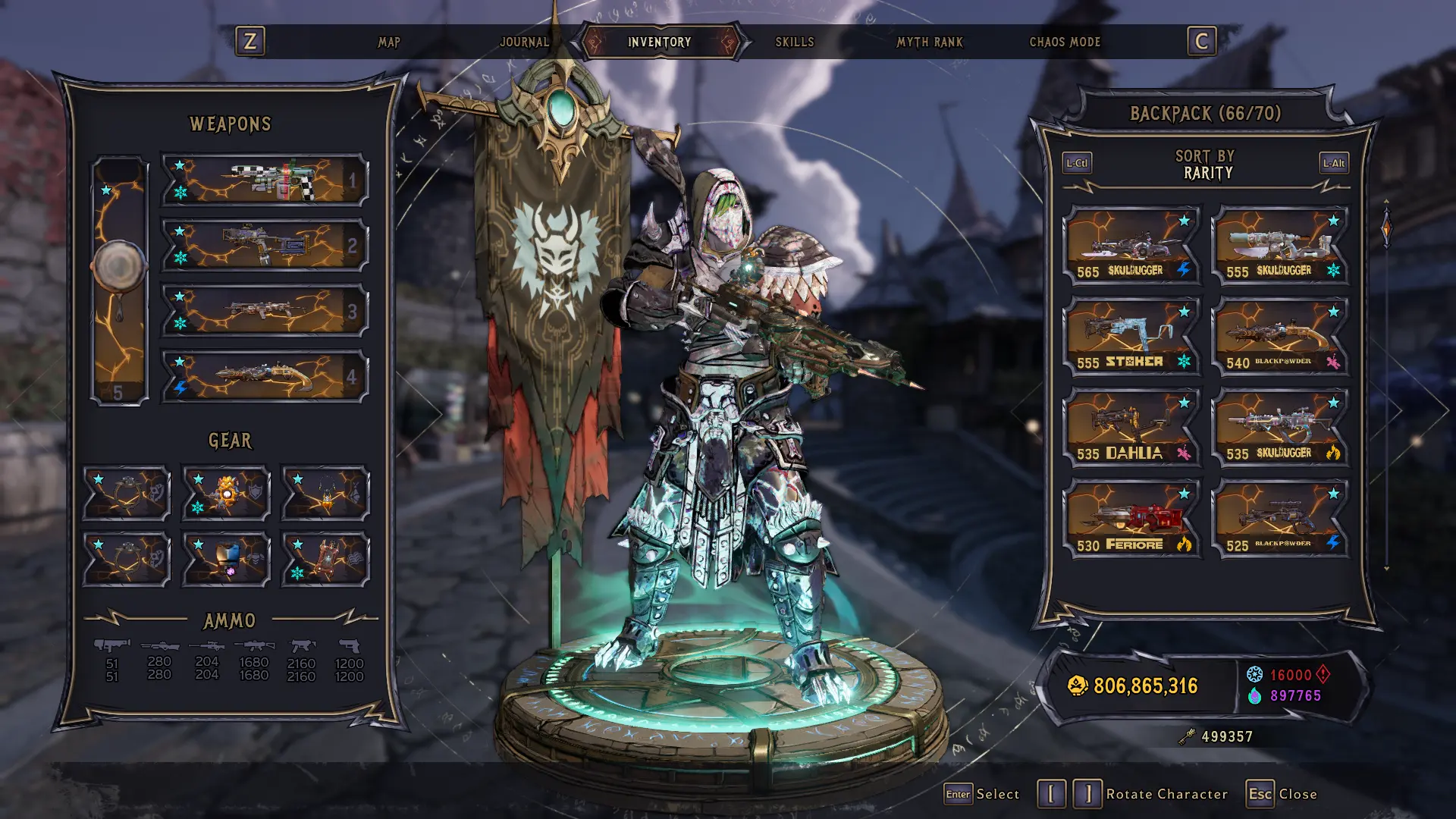Select the red 530 Feriore weapon
Image resolution: width=1456 pixels, height=819 pixels.
point(1132,519)
